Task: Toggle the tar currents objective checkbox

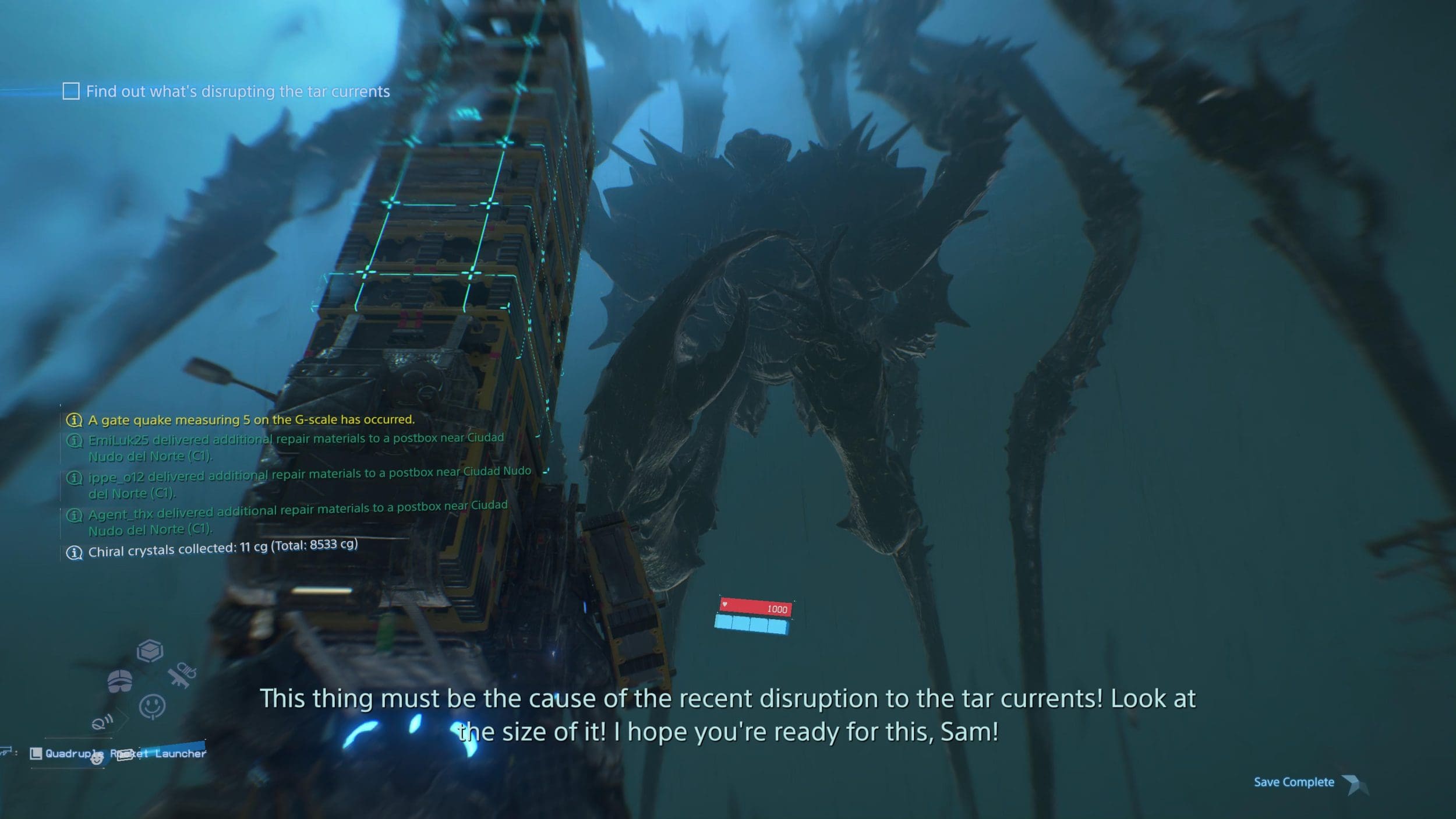Action: [71, 91]
